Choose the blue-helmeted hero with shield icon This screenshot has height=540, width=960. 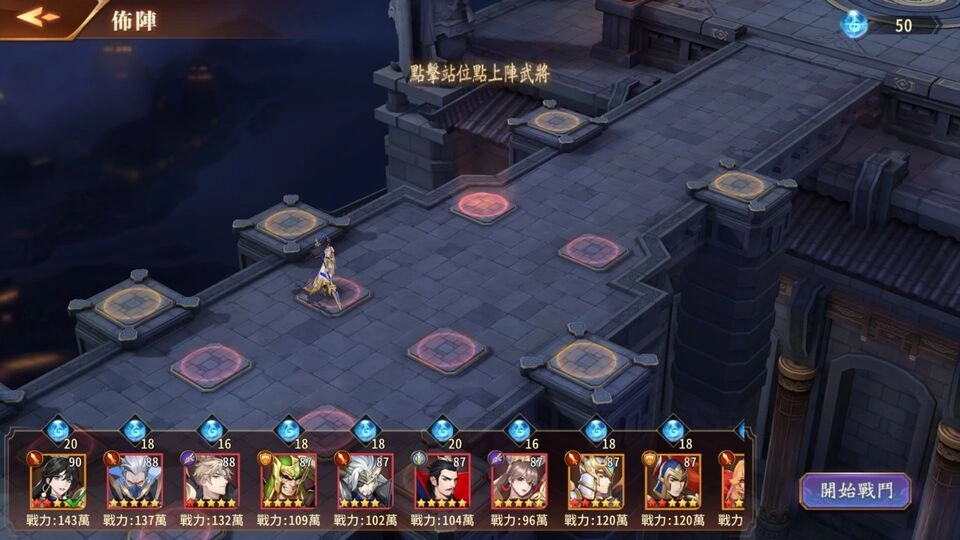[x=672, y=481]
